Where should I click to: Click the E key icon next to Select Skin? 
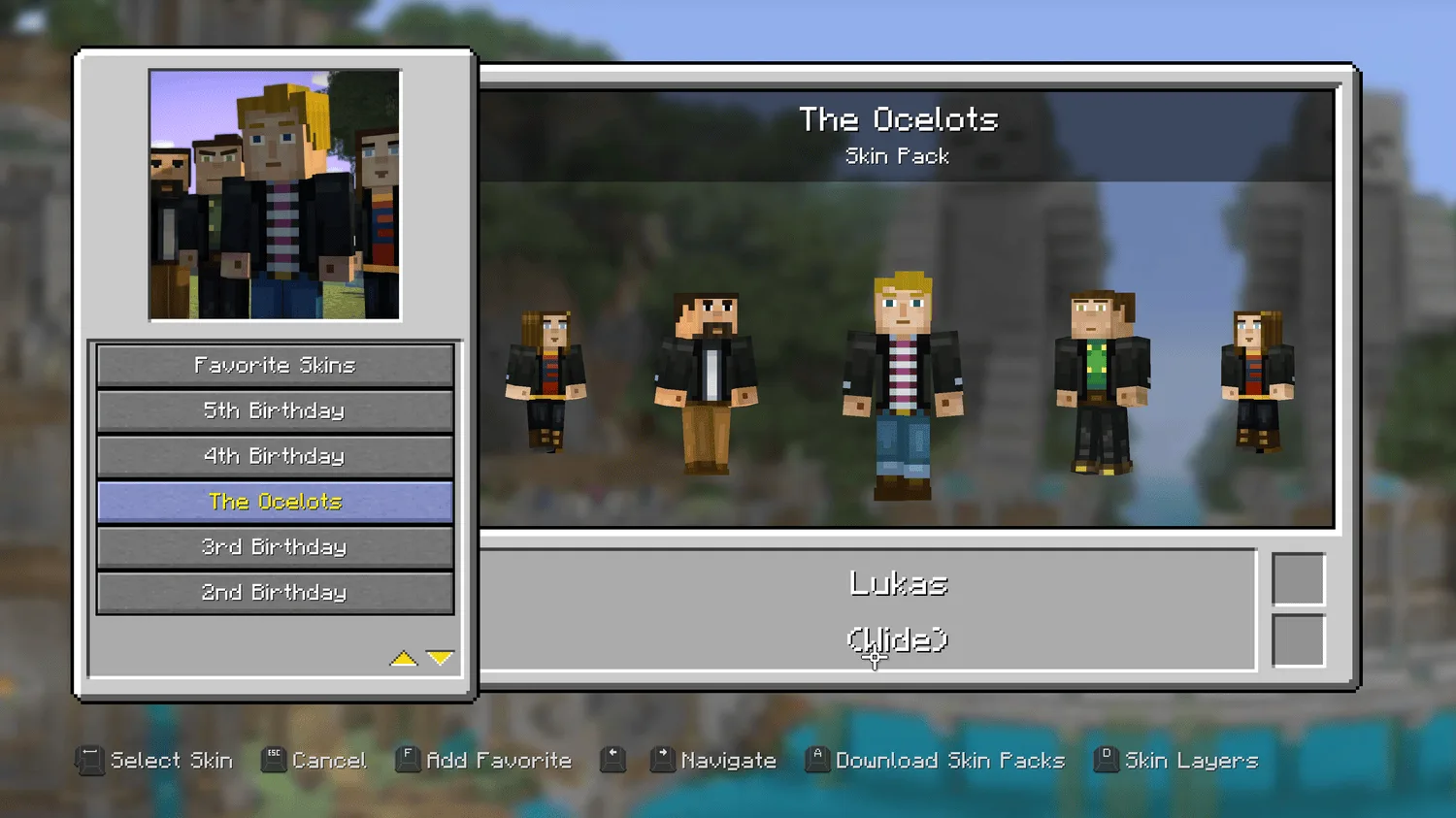[x=90, y=760]
